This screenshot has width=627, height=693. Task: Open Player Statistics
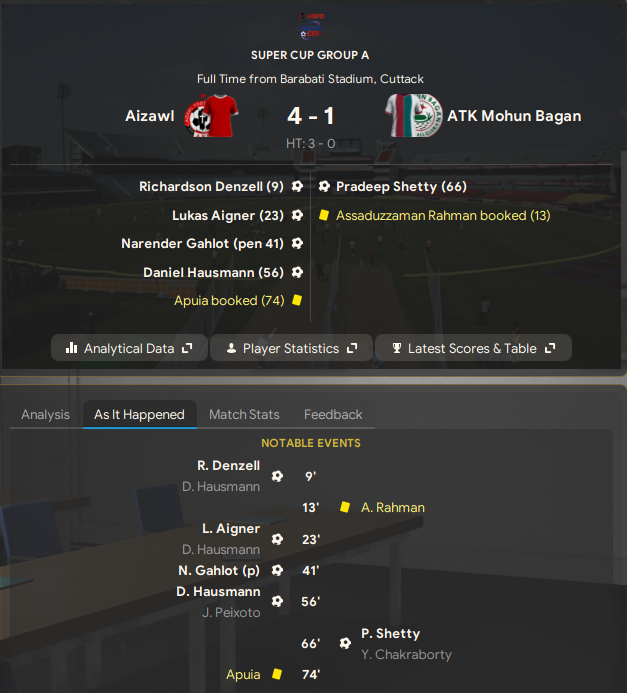(291, 348)
